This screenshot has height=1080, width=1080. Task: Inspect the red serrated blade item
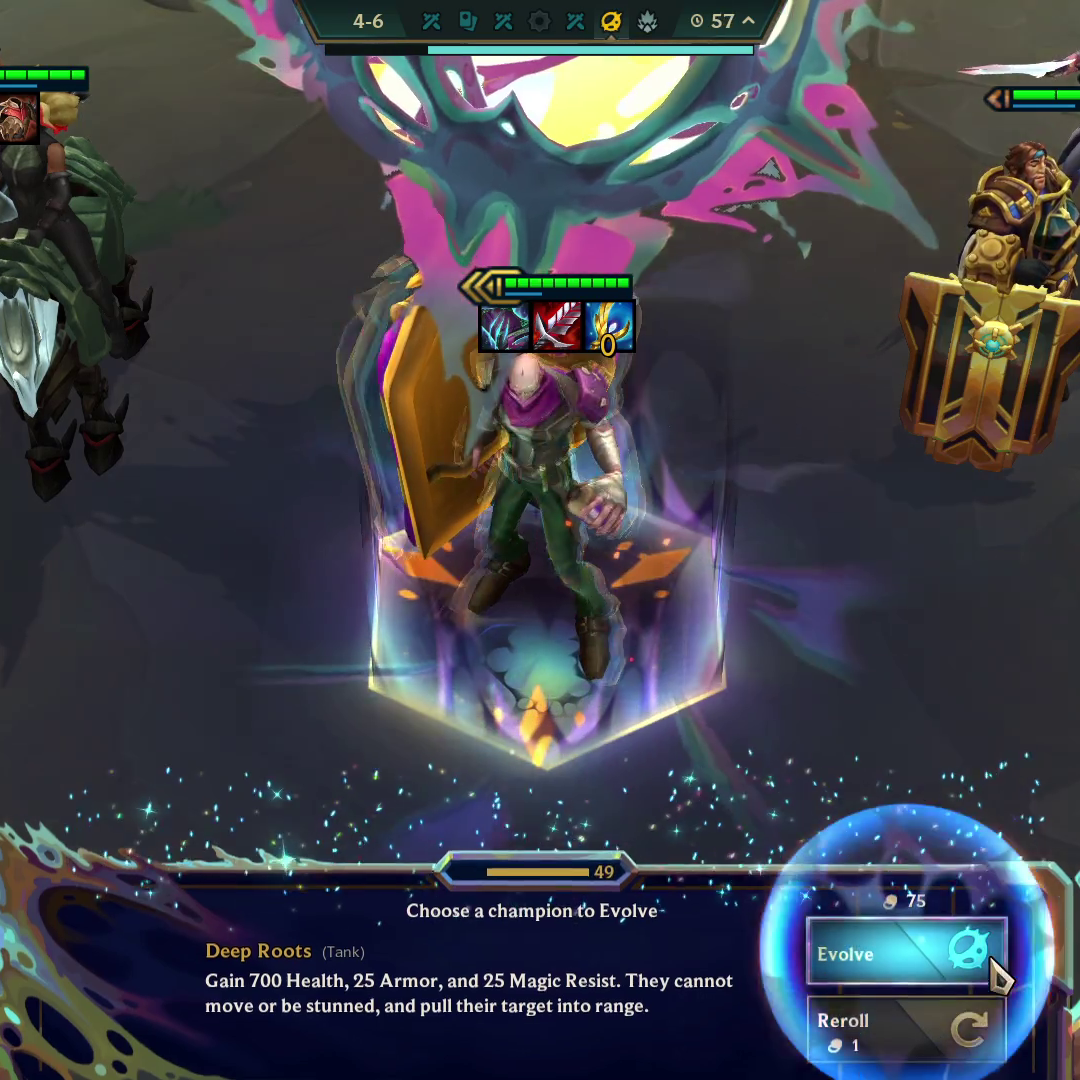(x=558, y=327)
